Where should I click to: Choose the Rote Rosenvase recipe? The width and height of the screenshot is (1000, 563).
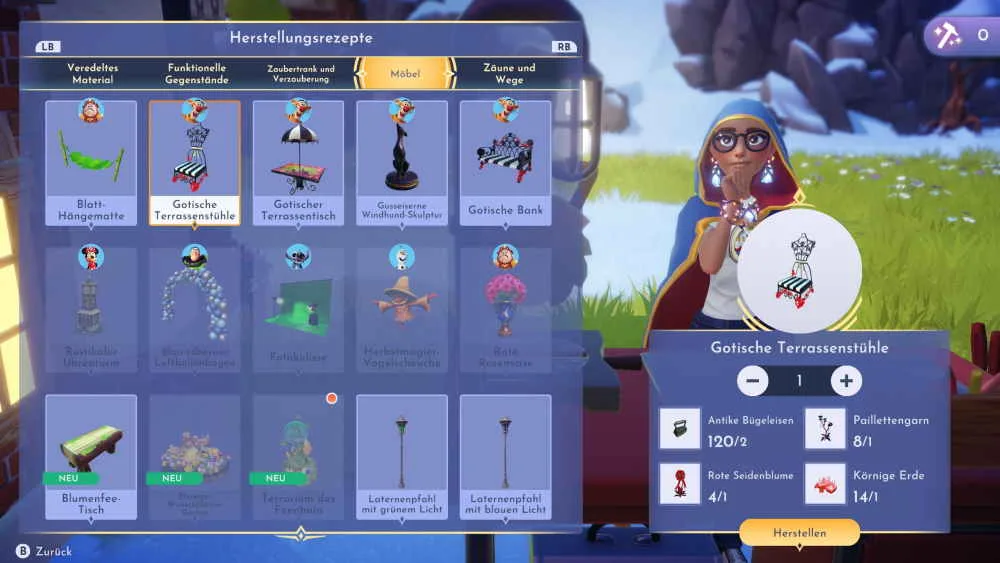click(505, 308)
